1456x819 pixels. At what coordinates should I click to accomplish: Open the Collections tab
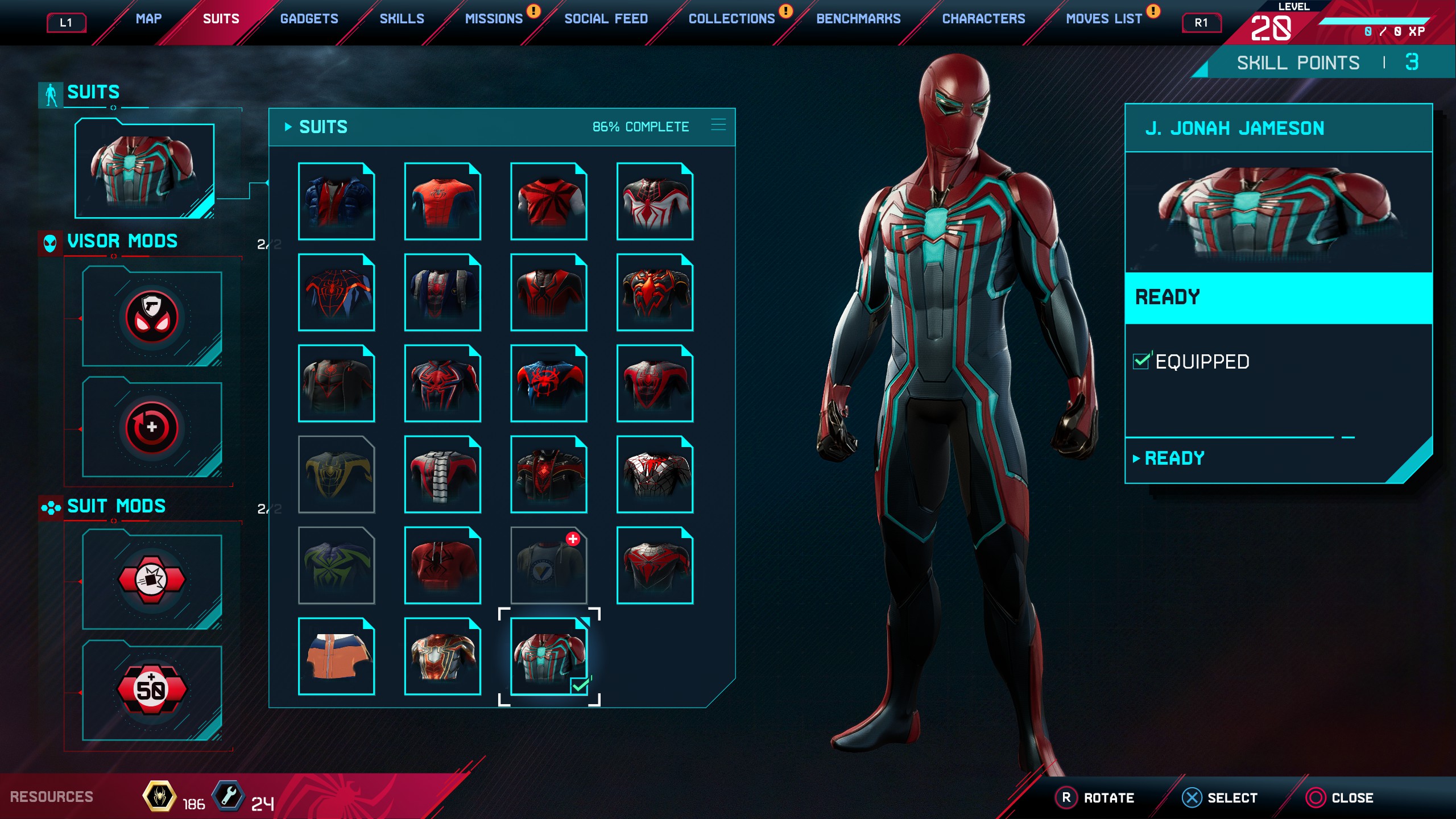[x=731, y=19]
